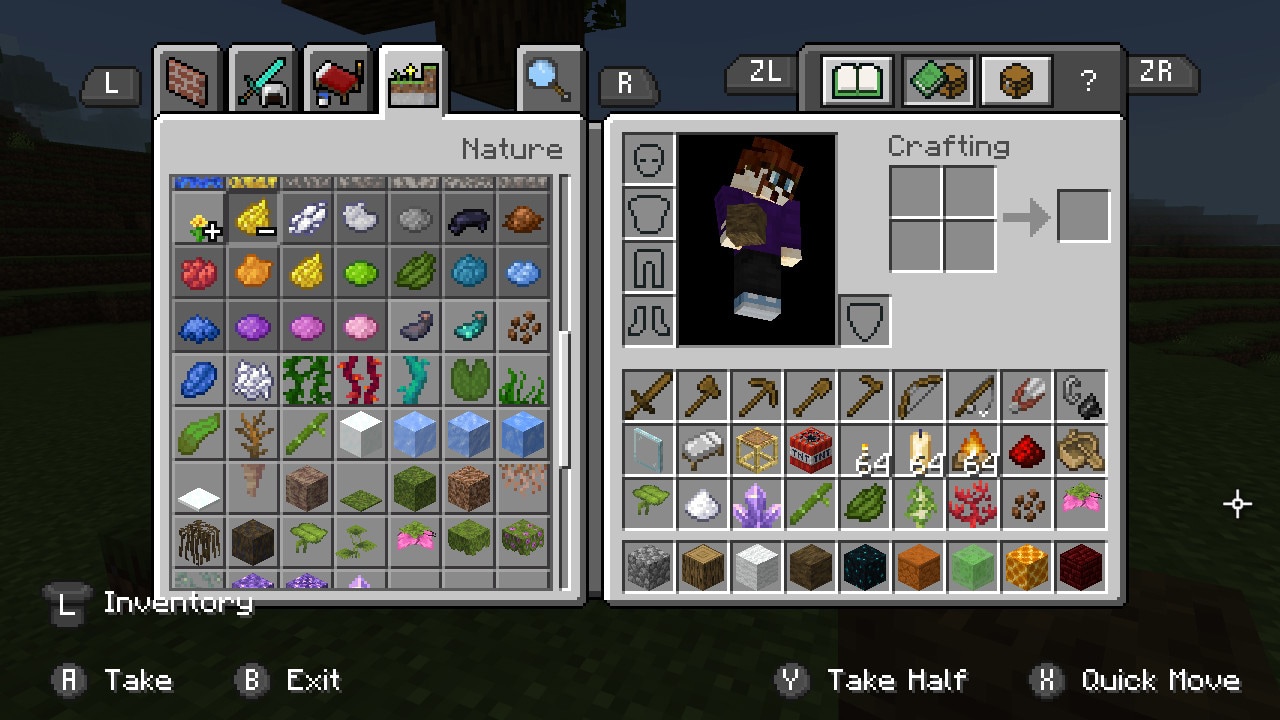The image size is (1280, 720).
Task: Select the redstone dust in inventory
Action: coord(1027,450)
